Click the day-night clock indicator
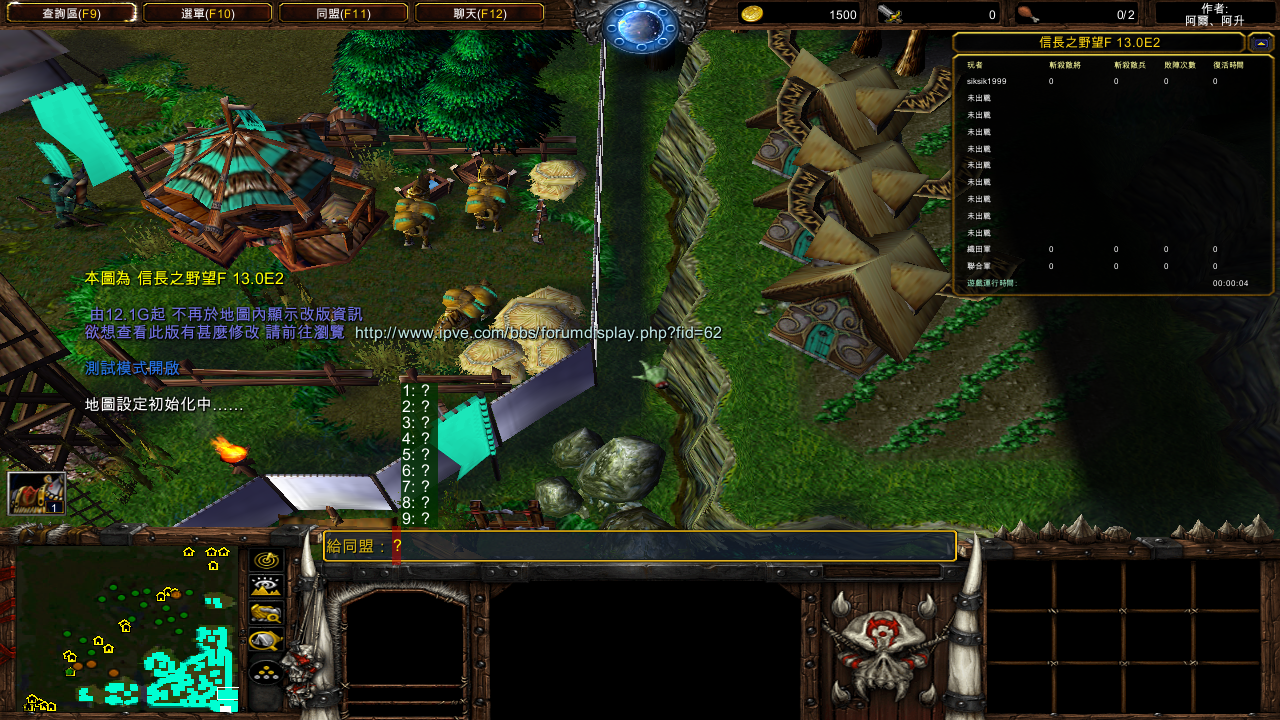 tap(640, 24)
